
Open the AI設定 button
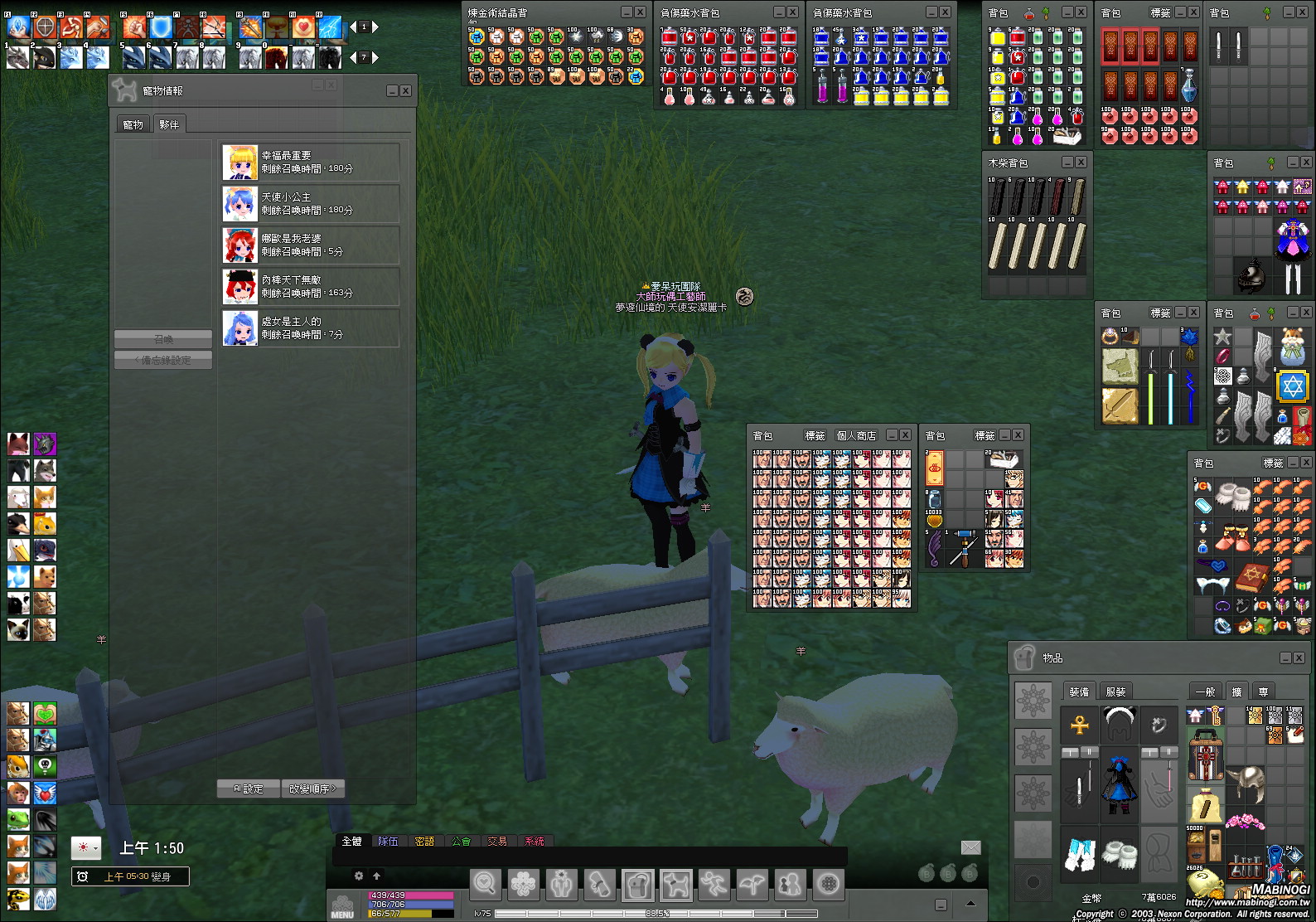pyautogui.click(x=248, y=789)
